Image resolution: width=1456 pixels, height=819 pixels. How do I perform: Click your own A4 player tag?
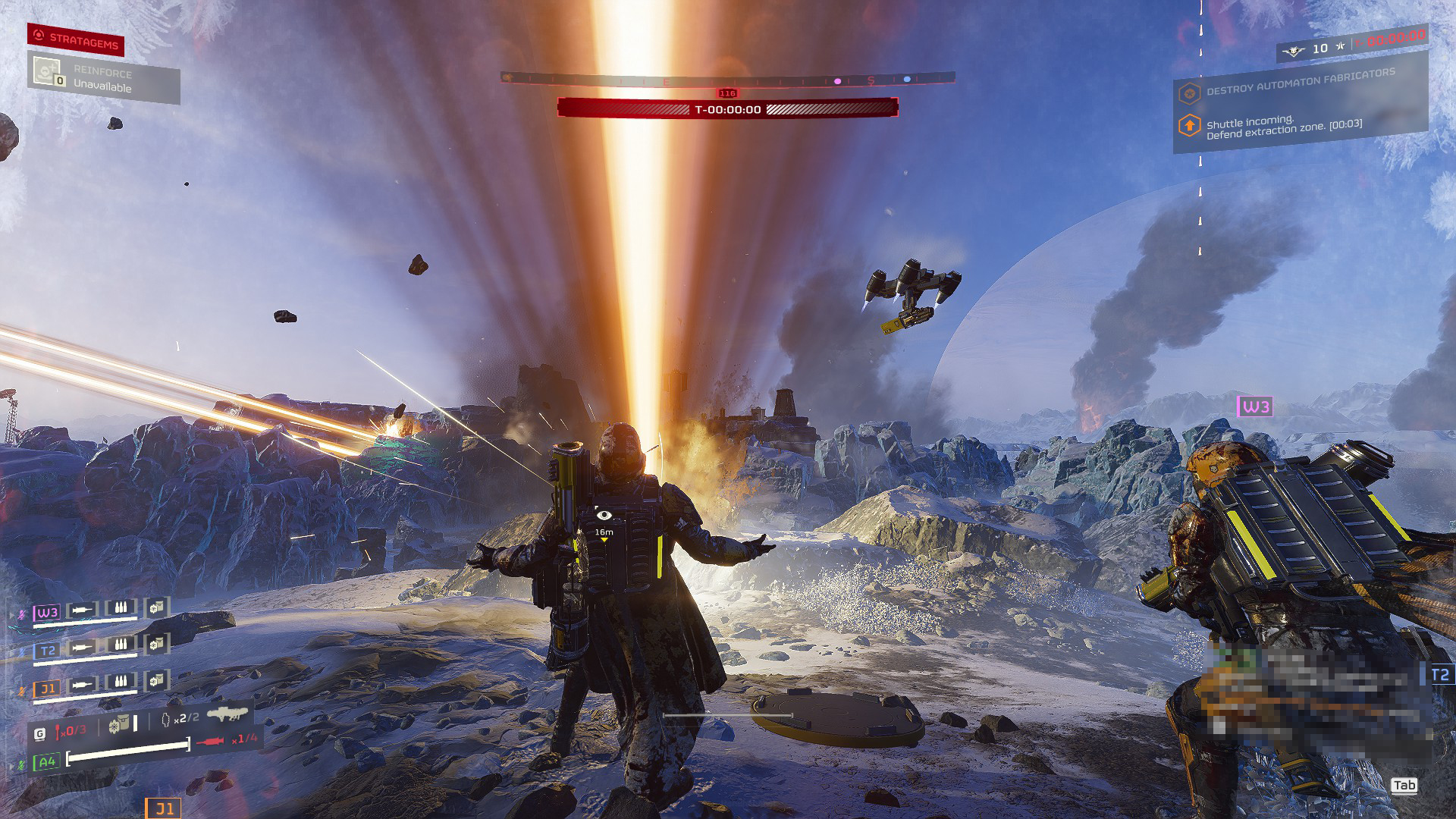click(47, 761)
